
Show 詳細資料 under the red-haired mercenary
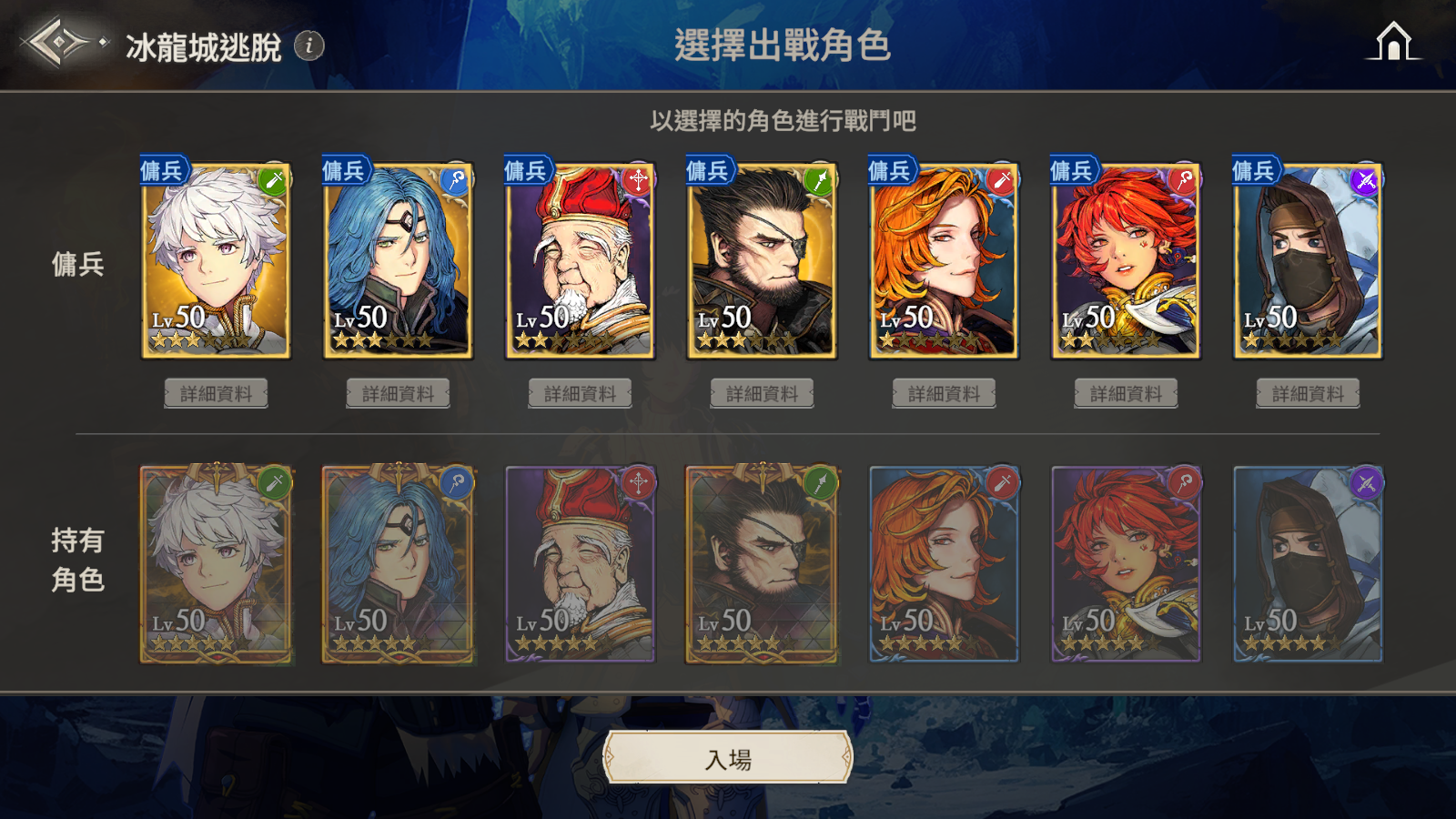click(x=1127, y=393)
